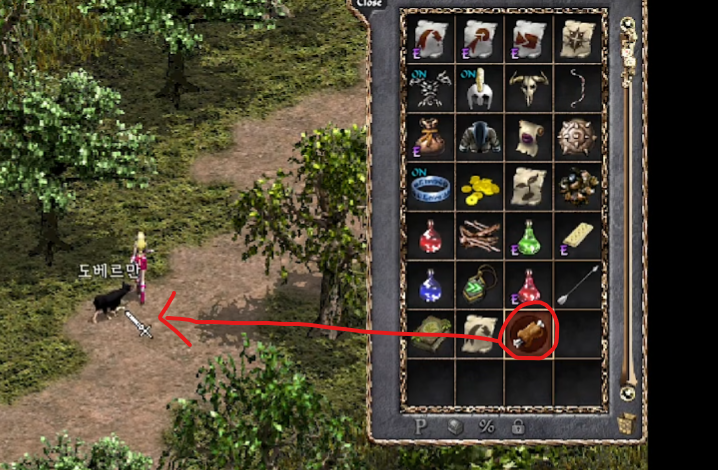Select the scroll with sprout drawing
Screen dimensions: 718x470
click(529, 186)
